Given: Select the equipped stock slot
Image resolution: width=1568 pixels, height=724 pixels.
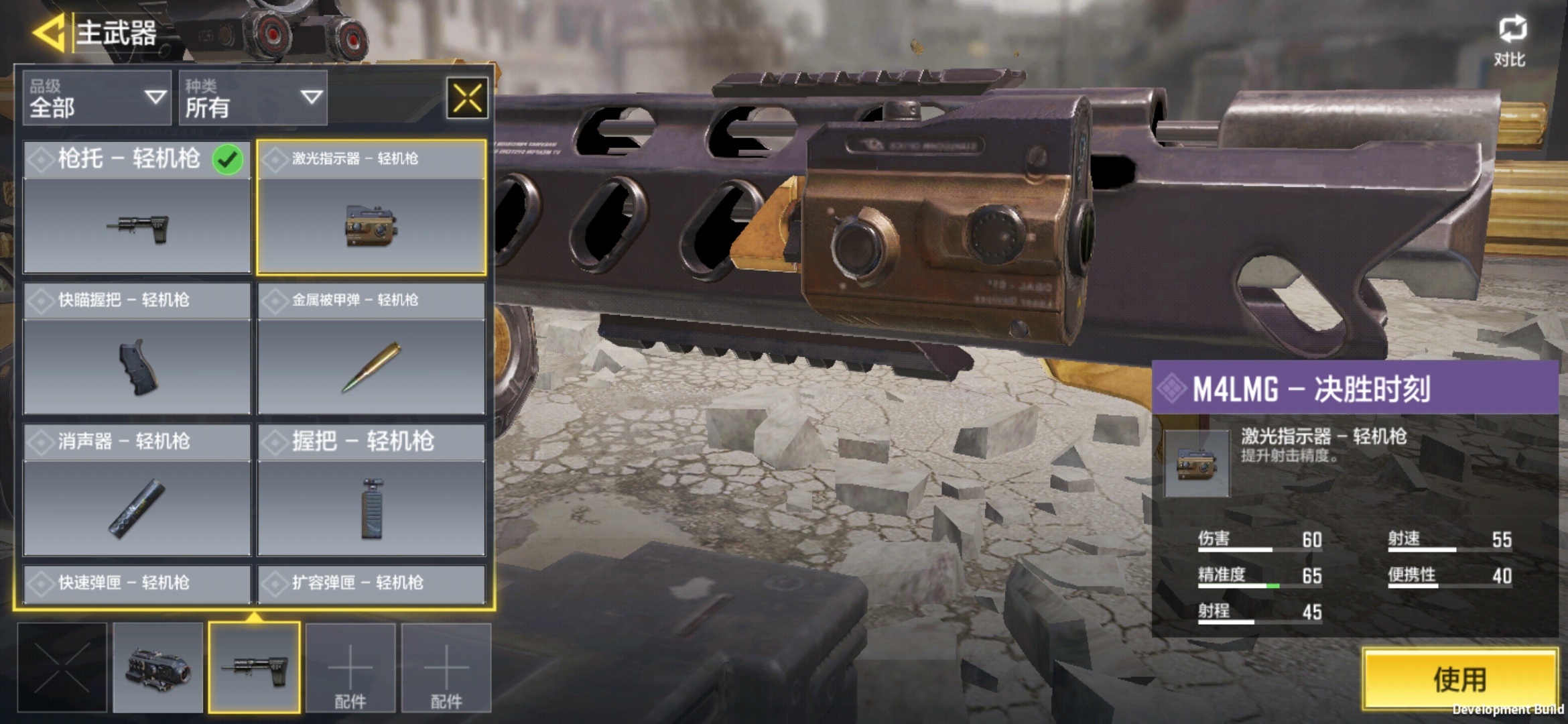Looking at the screenshot, I should [254, 668].
